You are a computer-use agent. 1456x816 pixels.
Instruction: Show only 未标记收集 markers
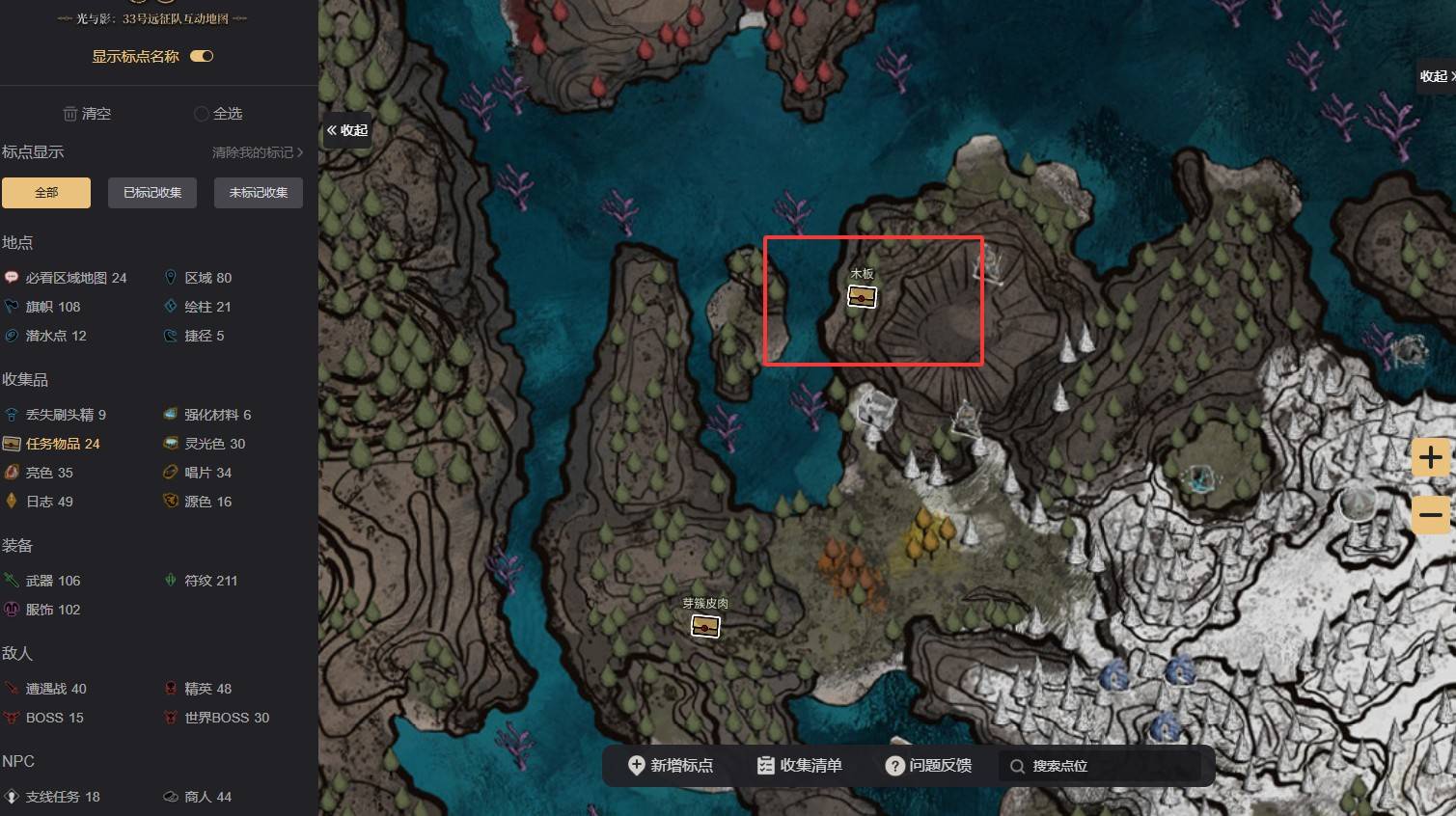coord(259,193)
